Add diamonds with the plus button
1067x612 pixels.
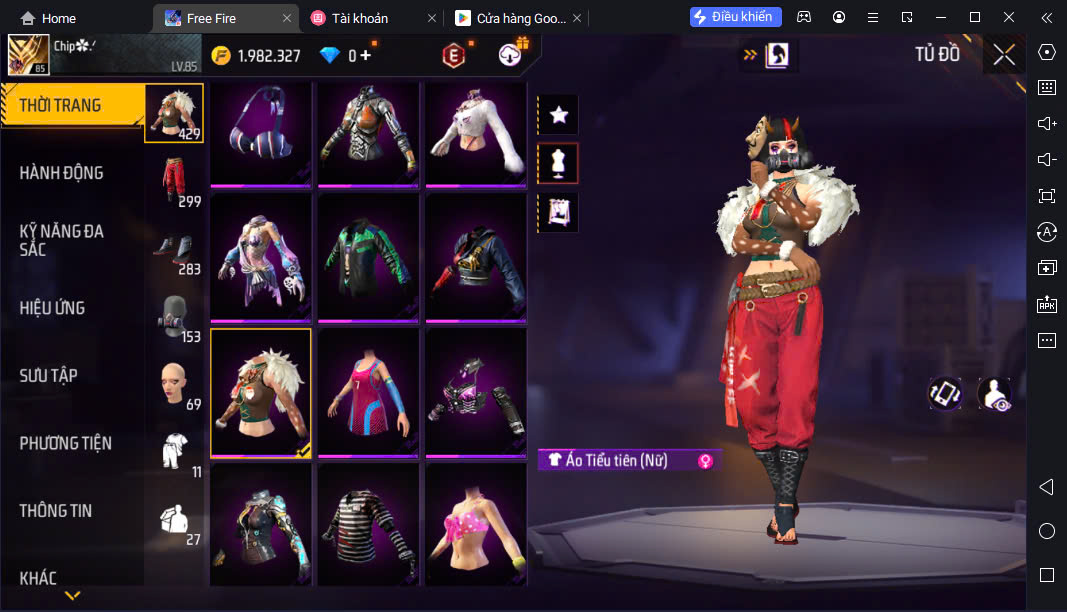[365, 56]
